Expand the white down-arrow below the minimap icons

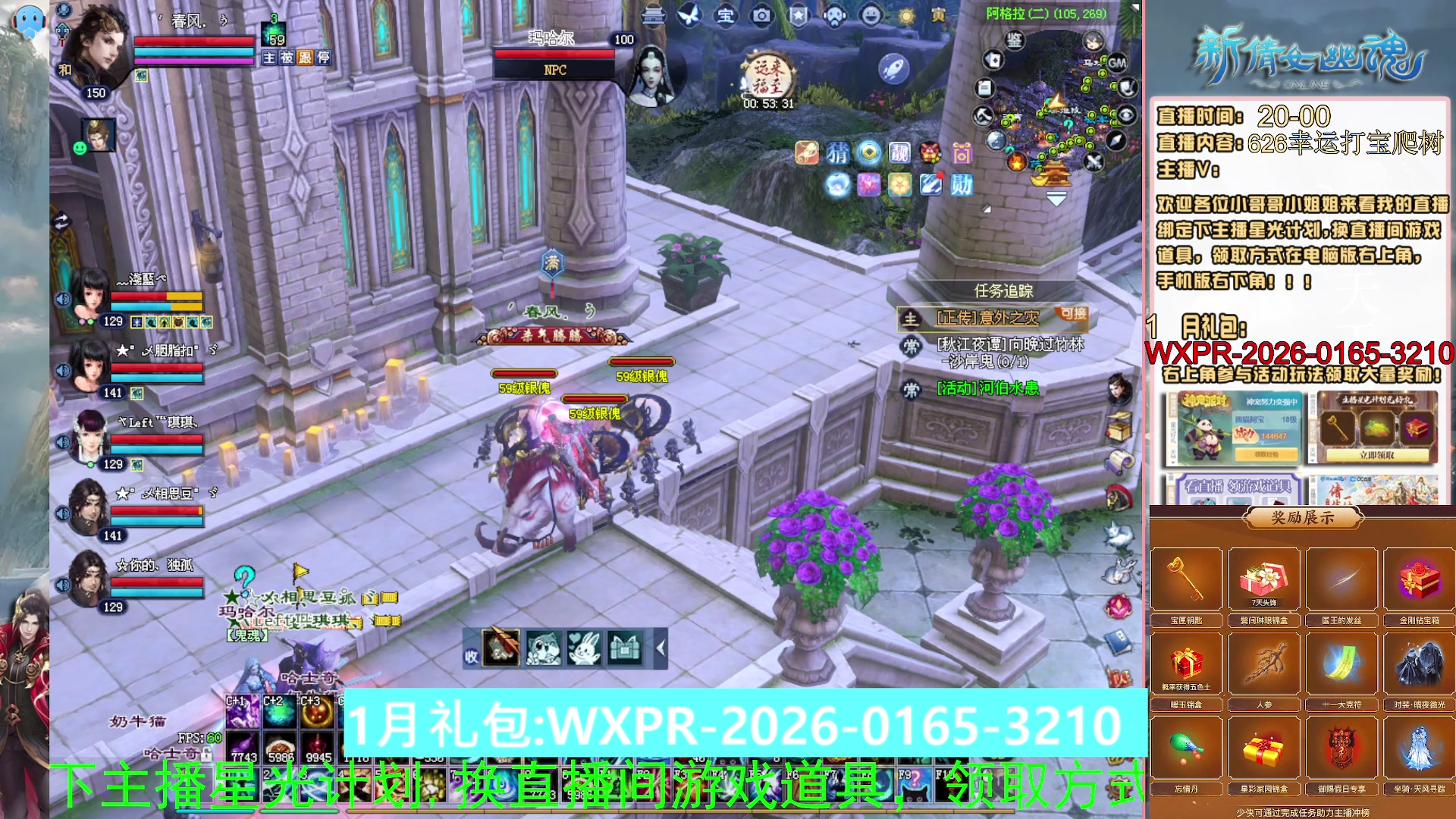1056,199
